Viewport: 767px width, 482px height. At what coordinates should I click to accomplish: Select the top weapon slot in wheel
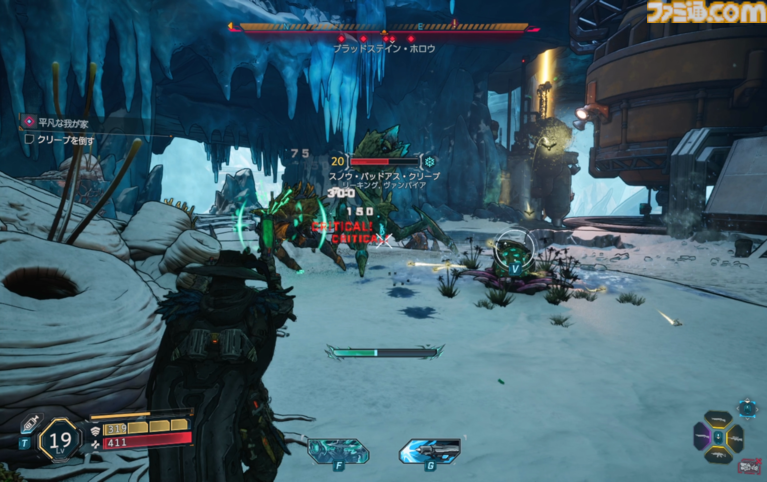tap(719, 421)
